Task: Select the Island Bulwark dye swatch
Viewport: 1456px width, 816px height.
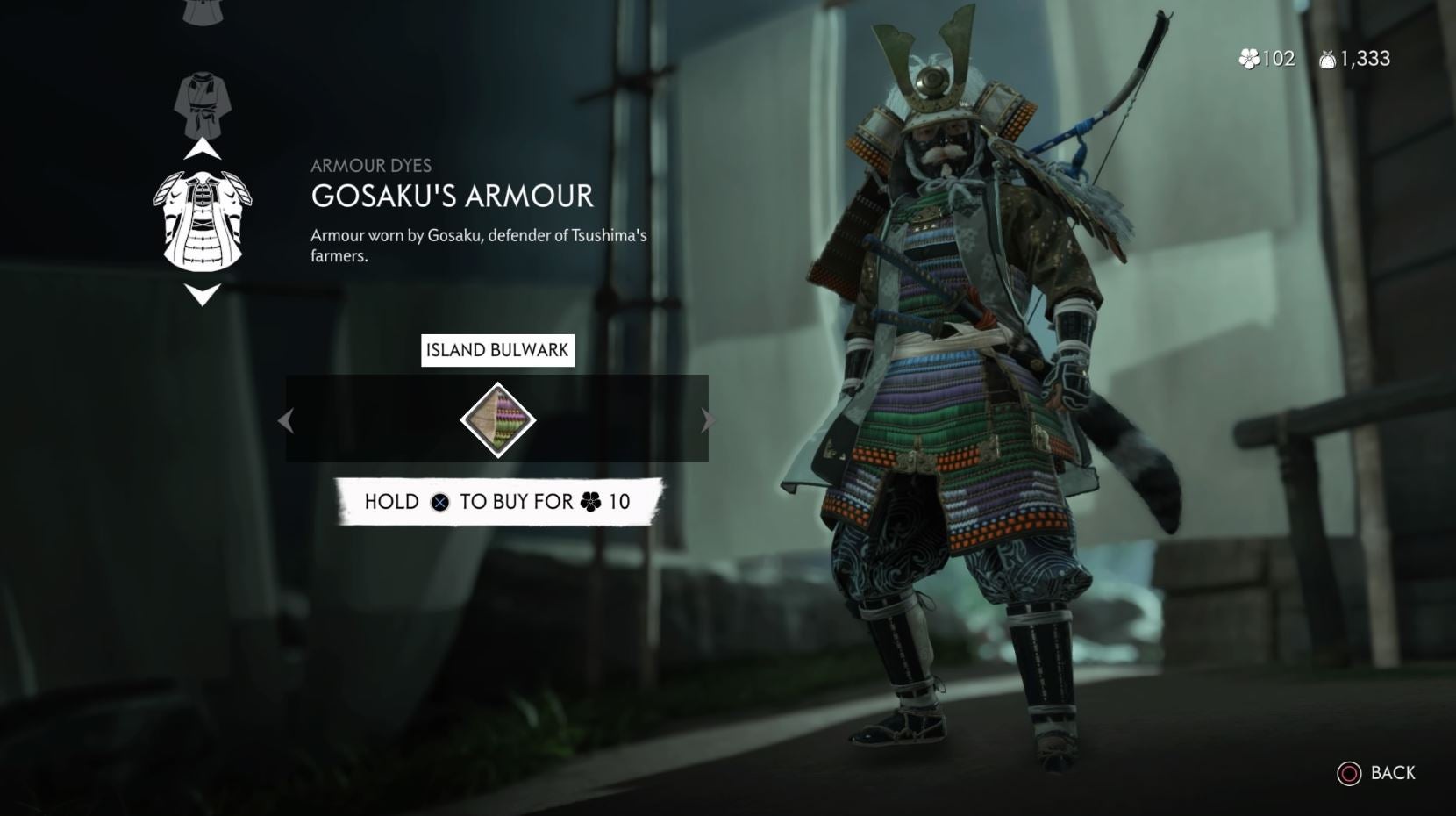Action: (496, 419)
